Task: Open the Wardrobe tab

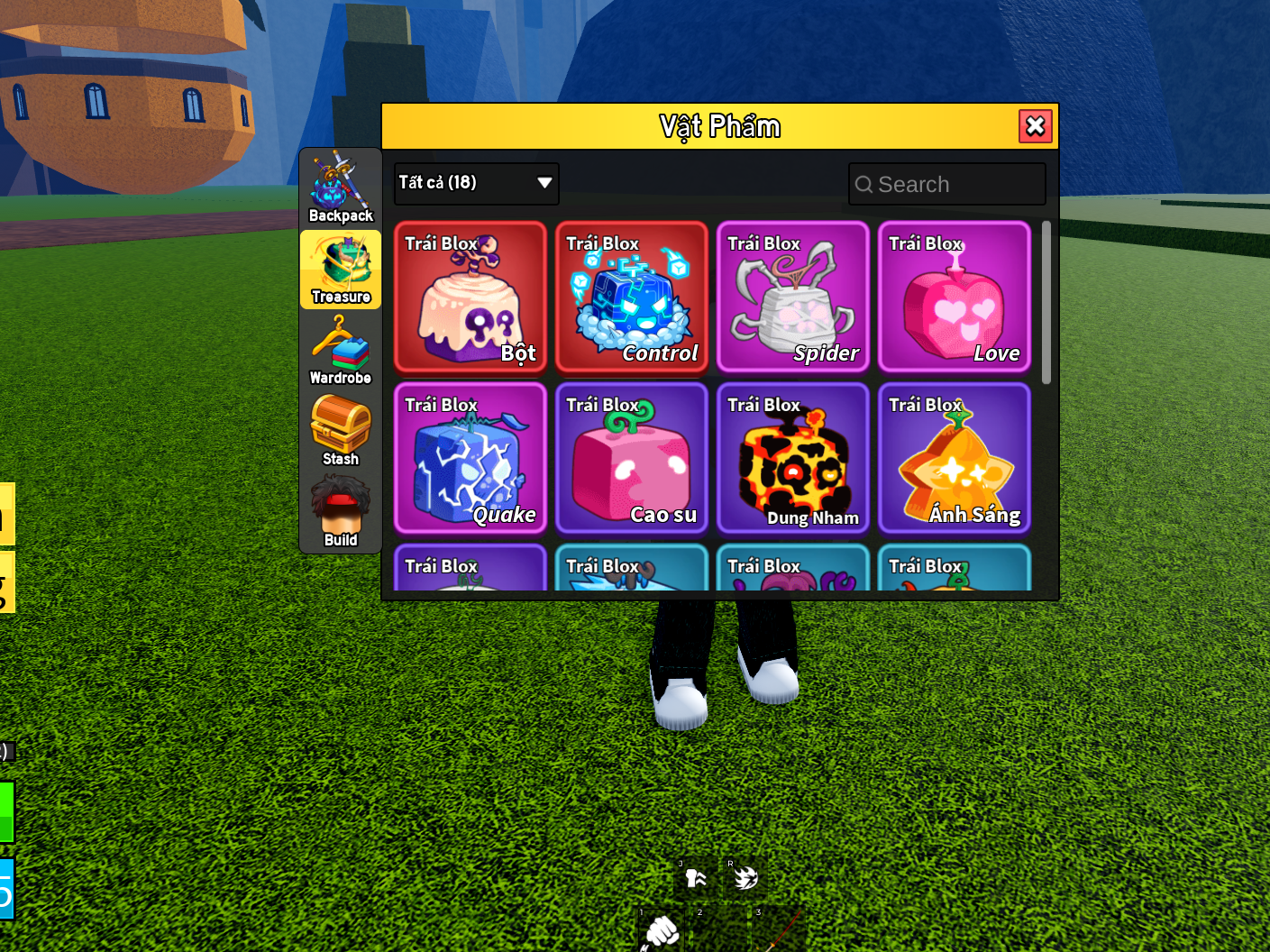Action: click(341, 351)
